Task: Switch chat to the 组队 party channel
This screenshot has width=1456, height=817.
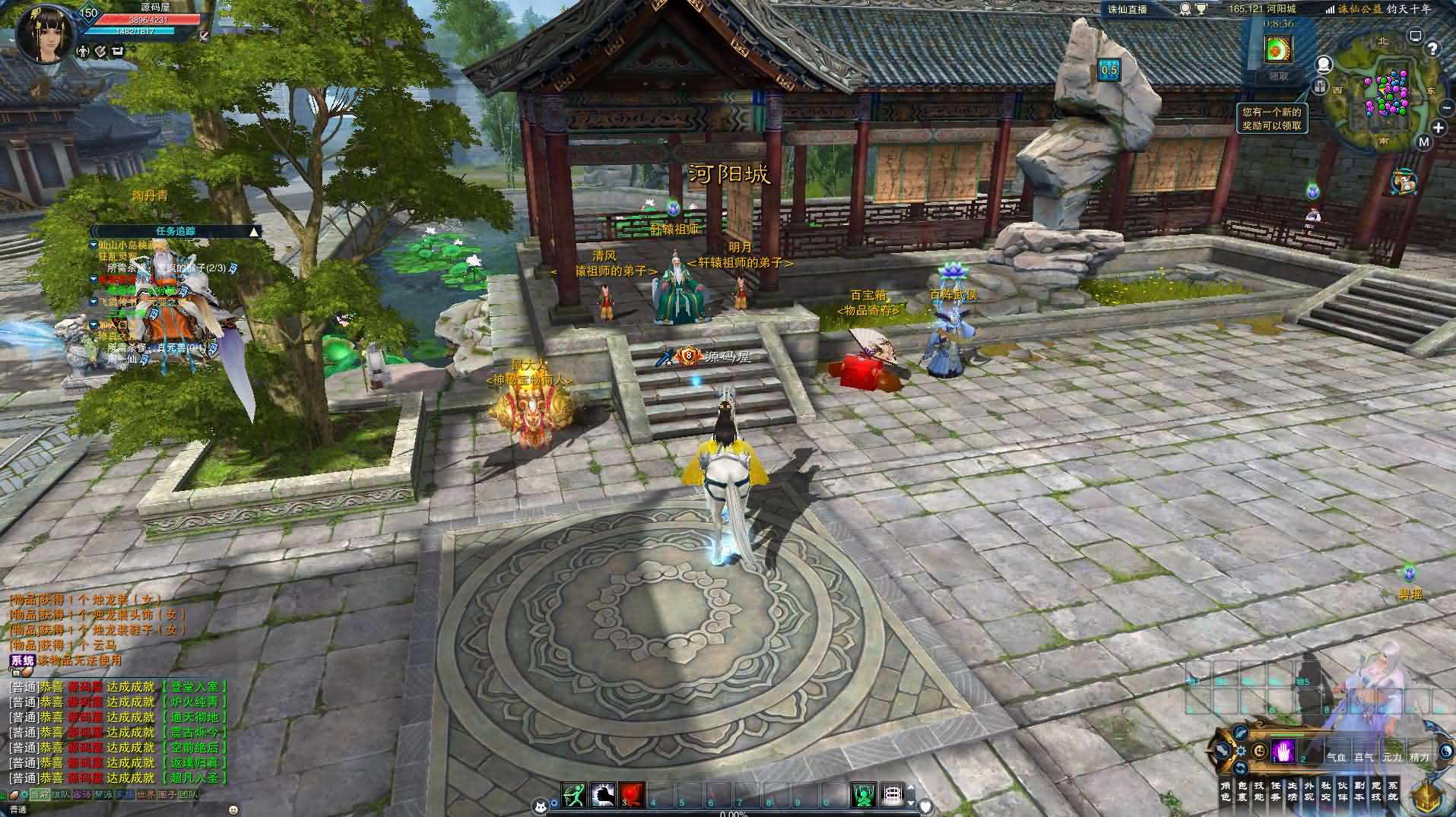Action: coord(60,795)
